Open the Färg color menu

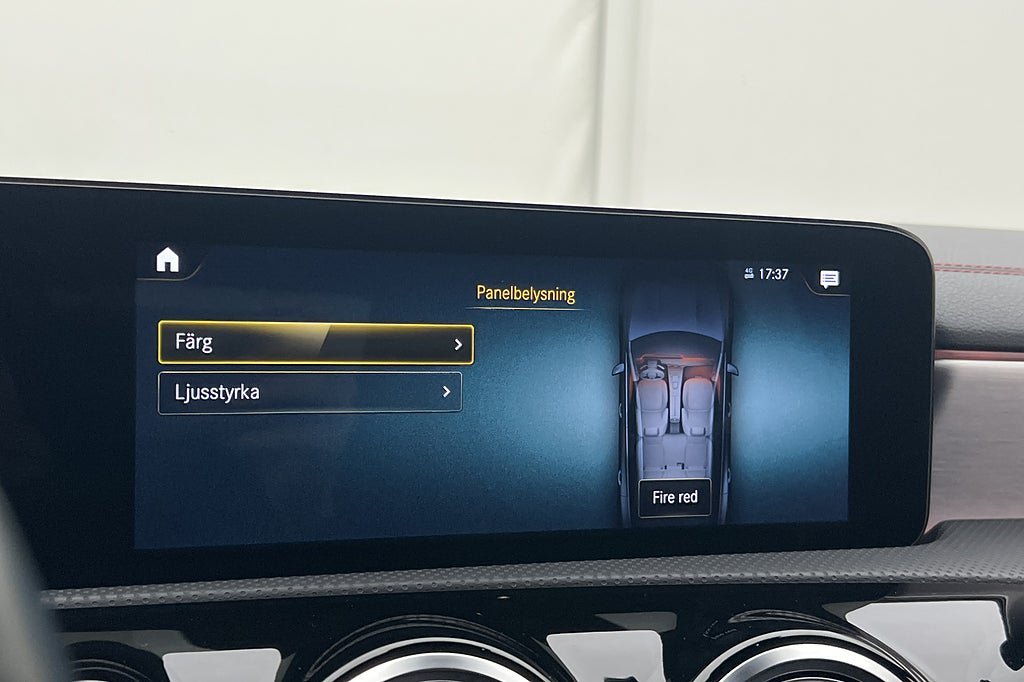tap(315, 343)
